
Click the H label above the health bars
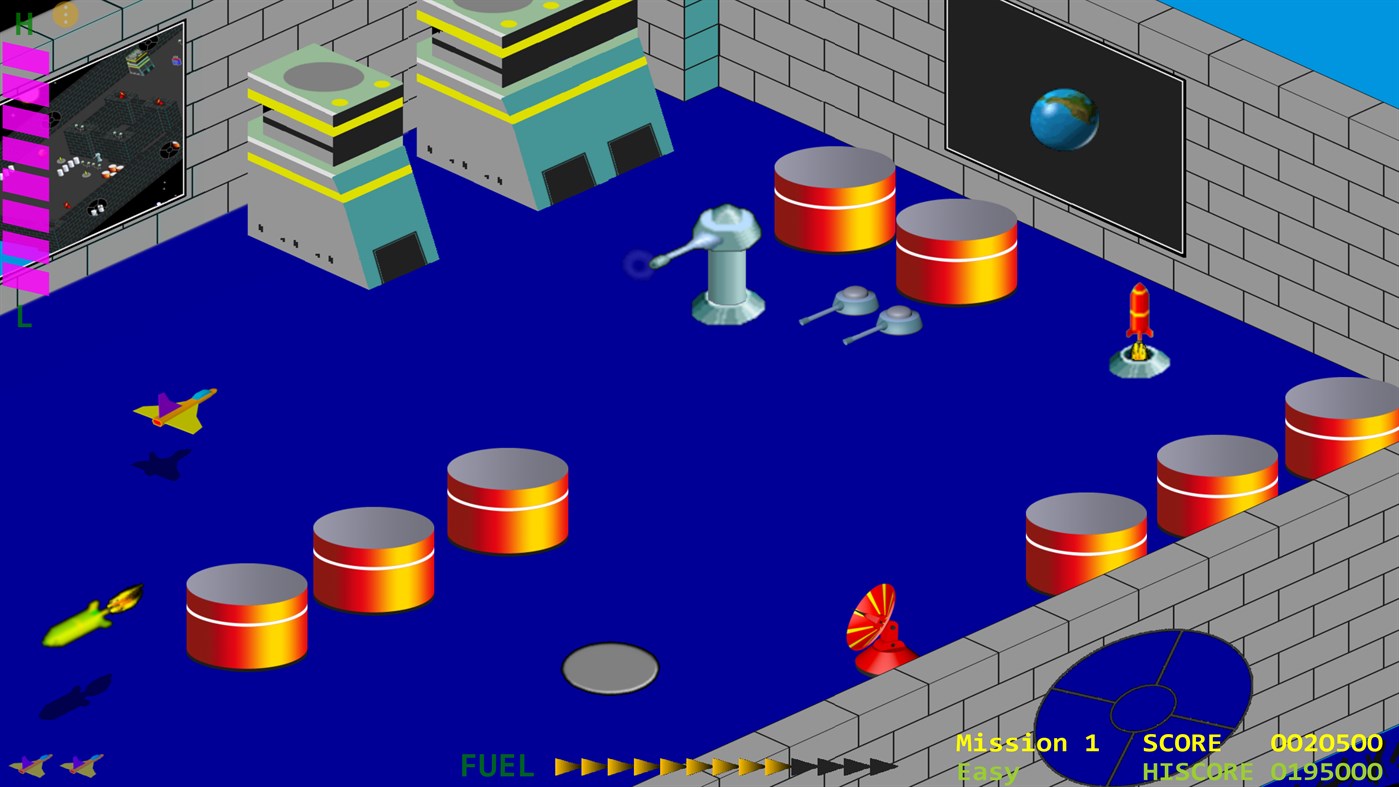click(x=23, y=25)
